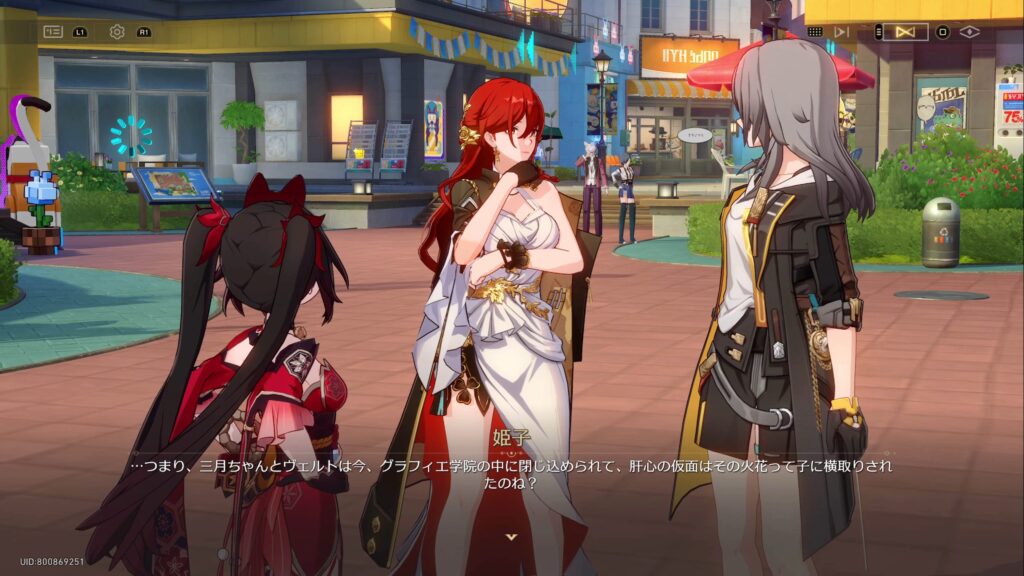Open the dialogue log icon
This screenshot has width=1024, height=576.
(53, 32)
